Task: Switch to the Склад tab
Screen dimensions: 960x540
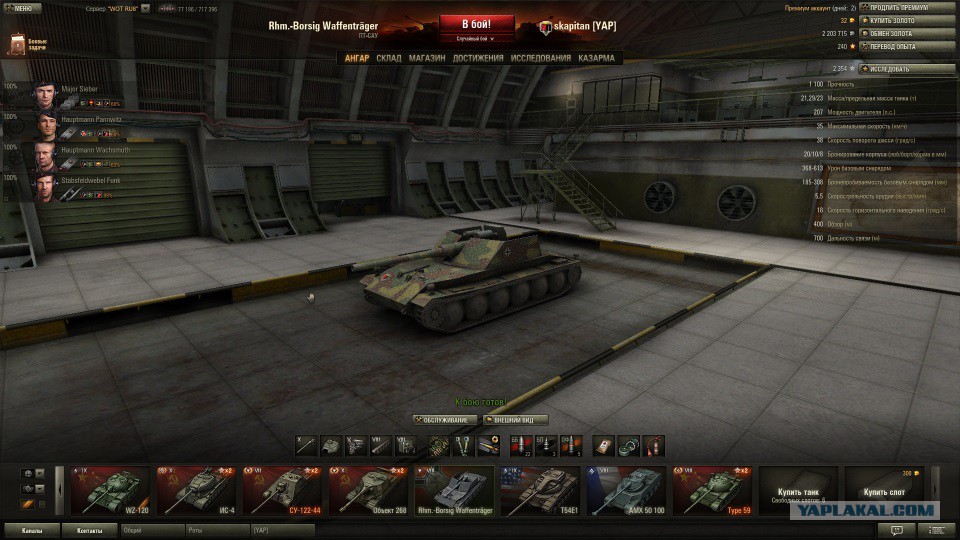Action: [x=389, y=58]
